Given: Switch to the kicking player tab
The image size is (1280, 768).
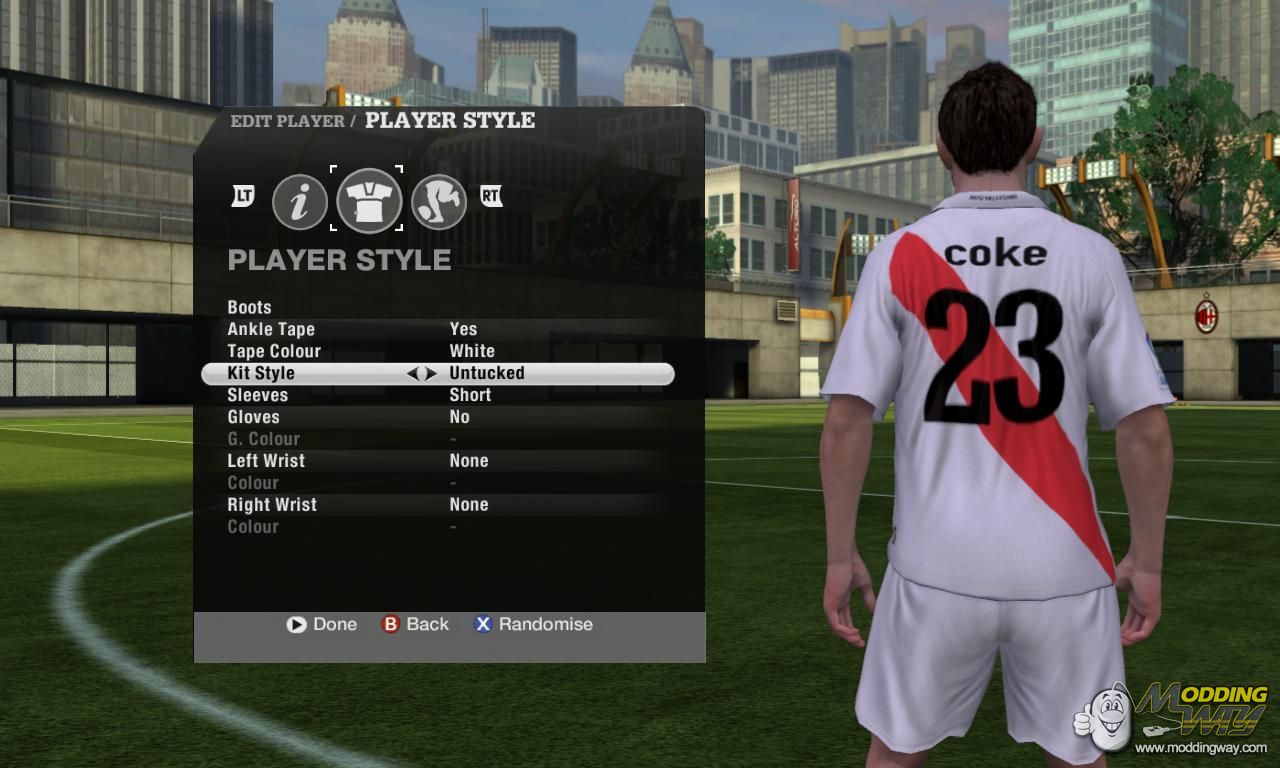Looking at the screenshot, I should [x=439, y=202].
